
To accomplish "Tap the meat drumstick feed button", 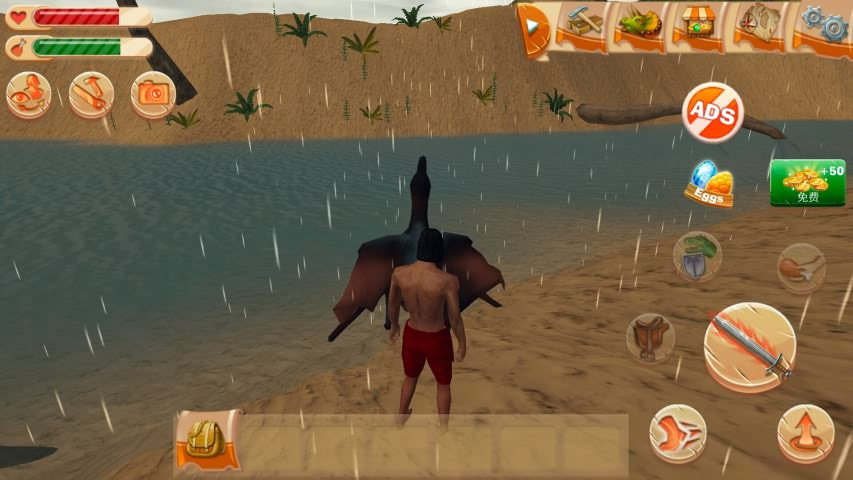I will [x=801, y=267].
